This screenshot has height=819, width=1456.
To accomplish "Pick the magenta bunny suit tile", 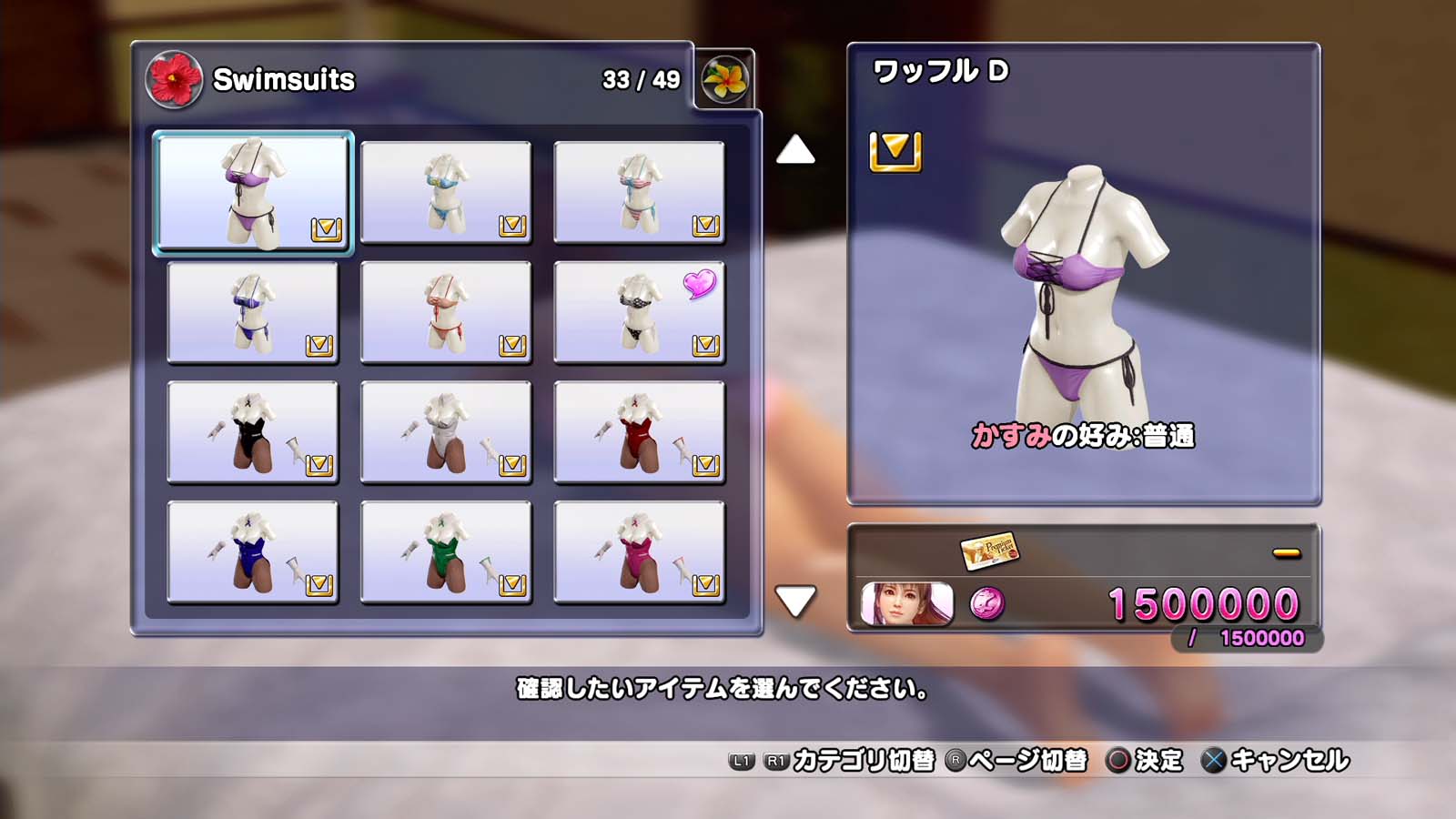I will pos(639,552).
